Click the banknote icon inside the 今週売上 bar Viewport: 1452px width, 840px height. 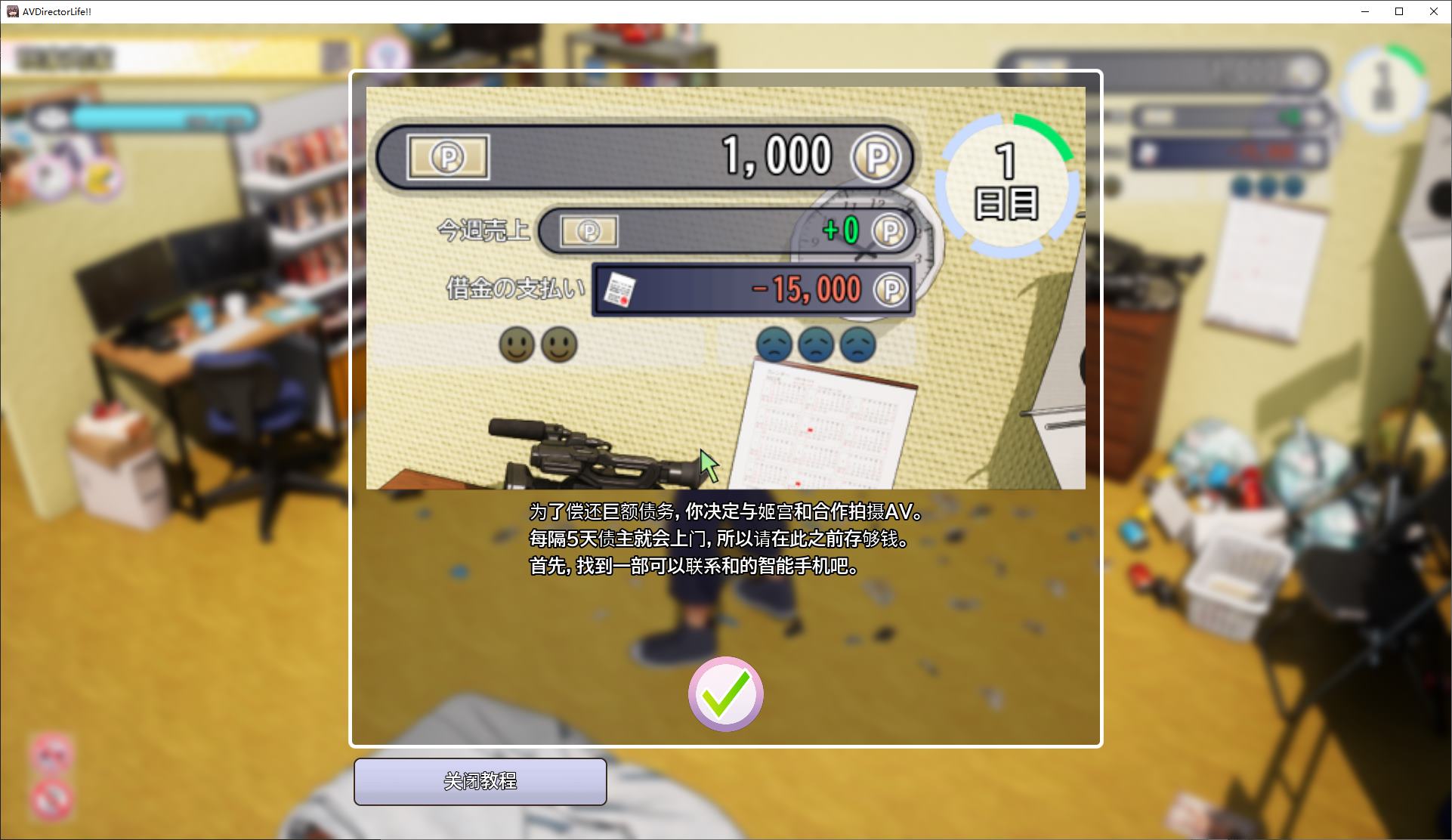point(588,231)
